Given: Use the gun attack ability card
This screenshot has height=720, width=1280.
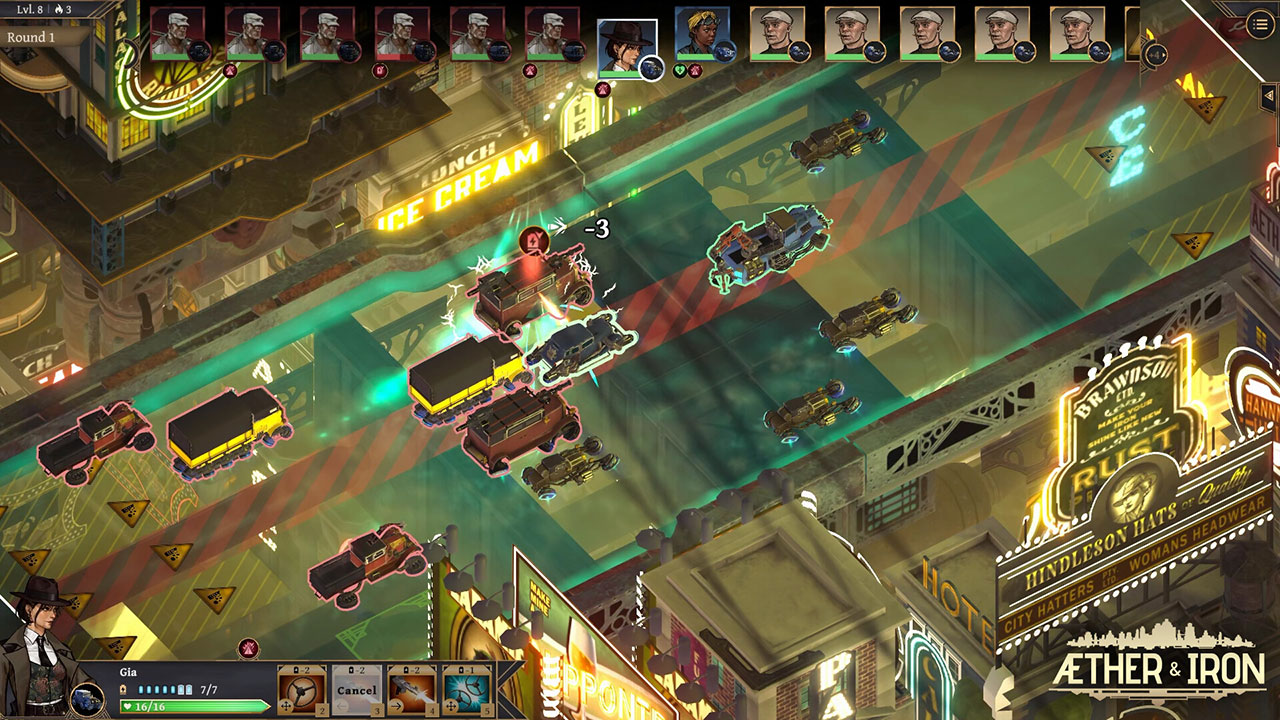Looking at the screenshot, I should pyautogui.click(x=411, y=689).
